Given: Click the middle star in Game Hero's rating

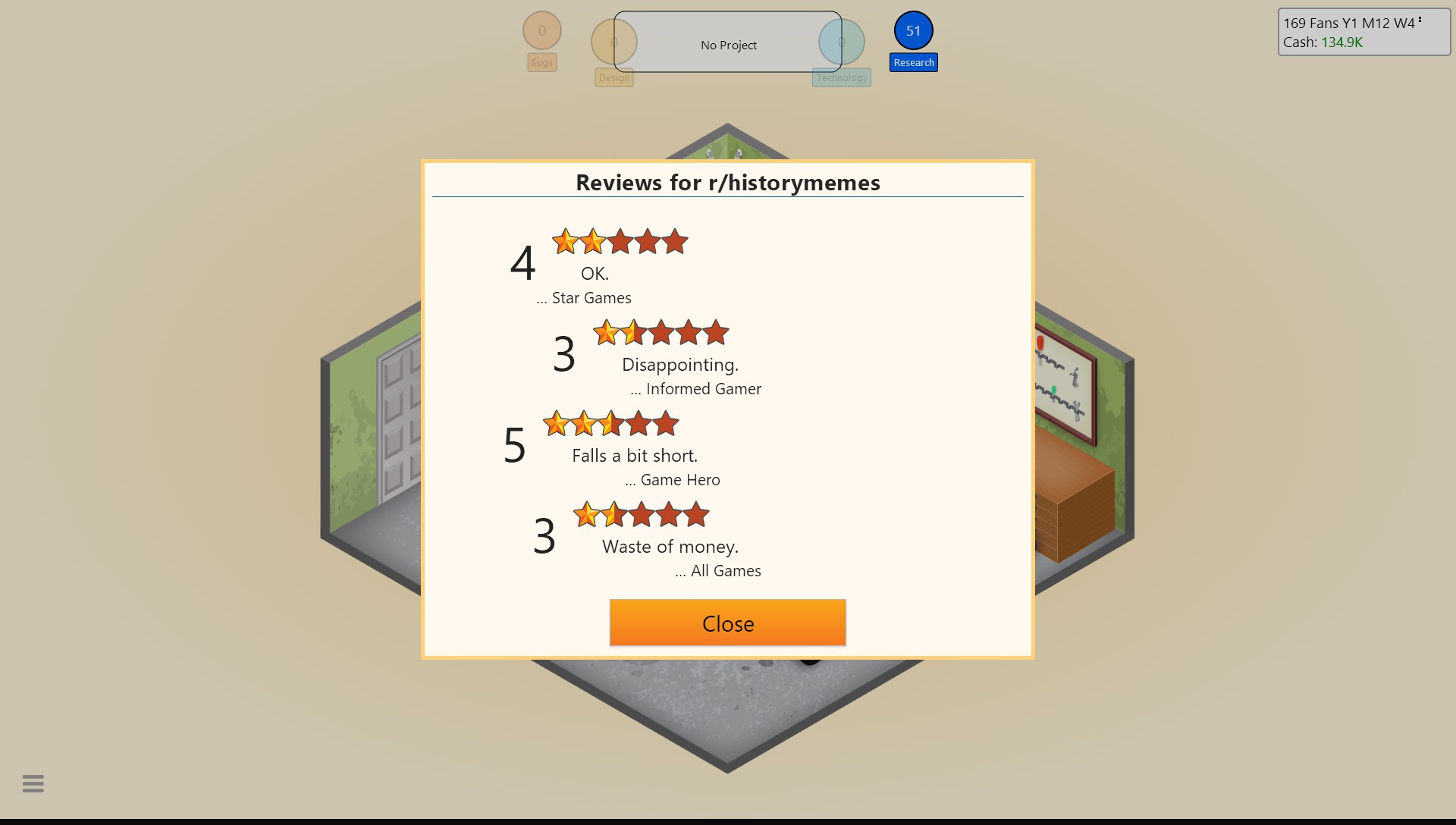Looking at the screenshot, I should pos(611,424).
